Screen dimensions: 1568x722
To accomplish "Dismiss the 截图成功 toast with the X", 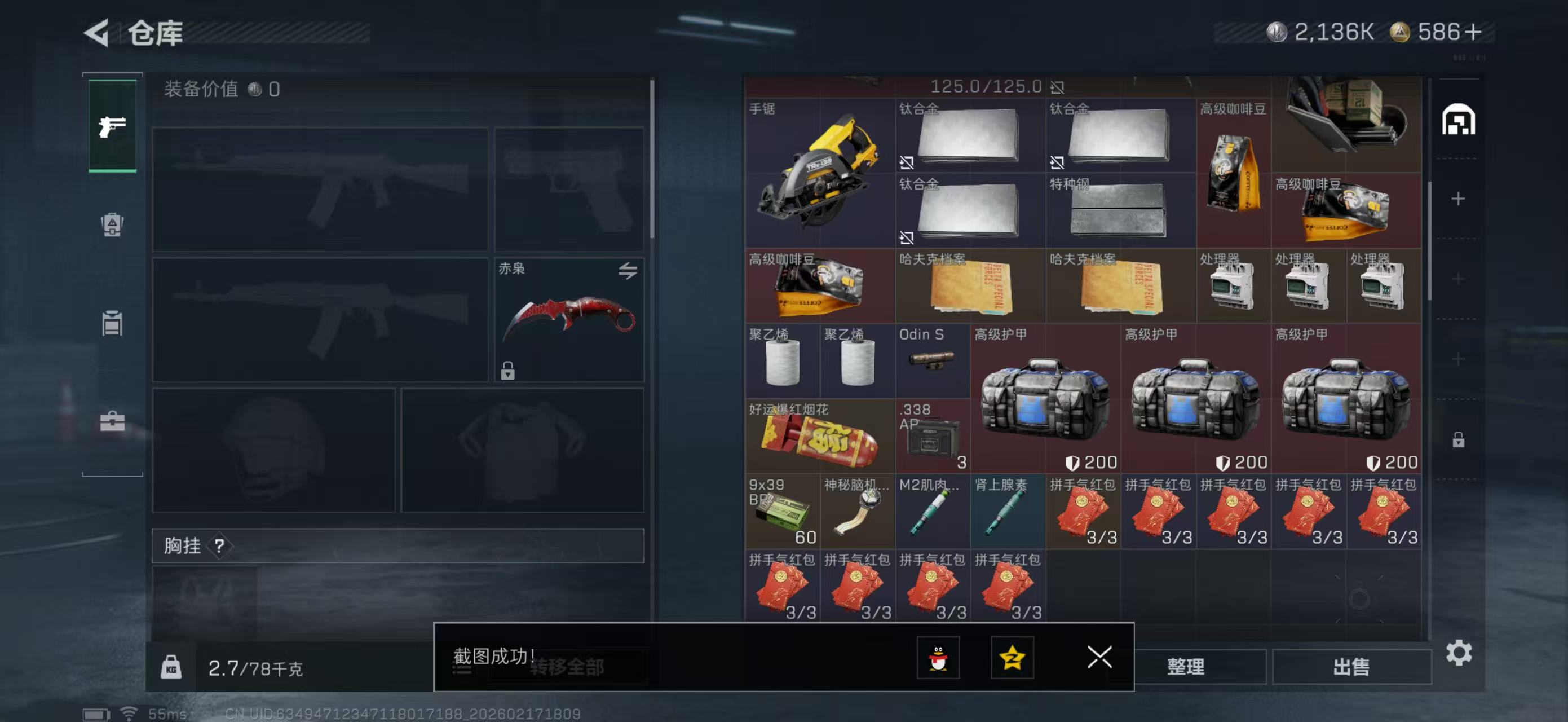I will tap(1099, 658).
